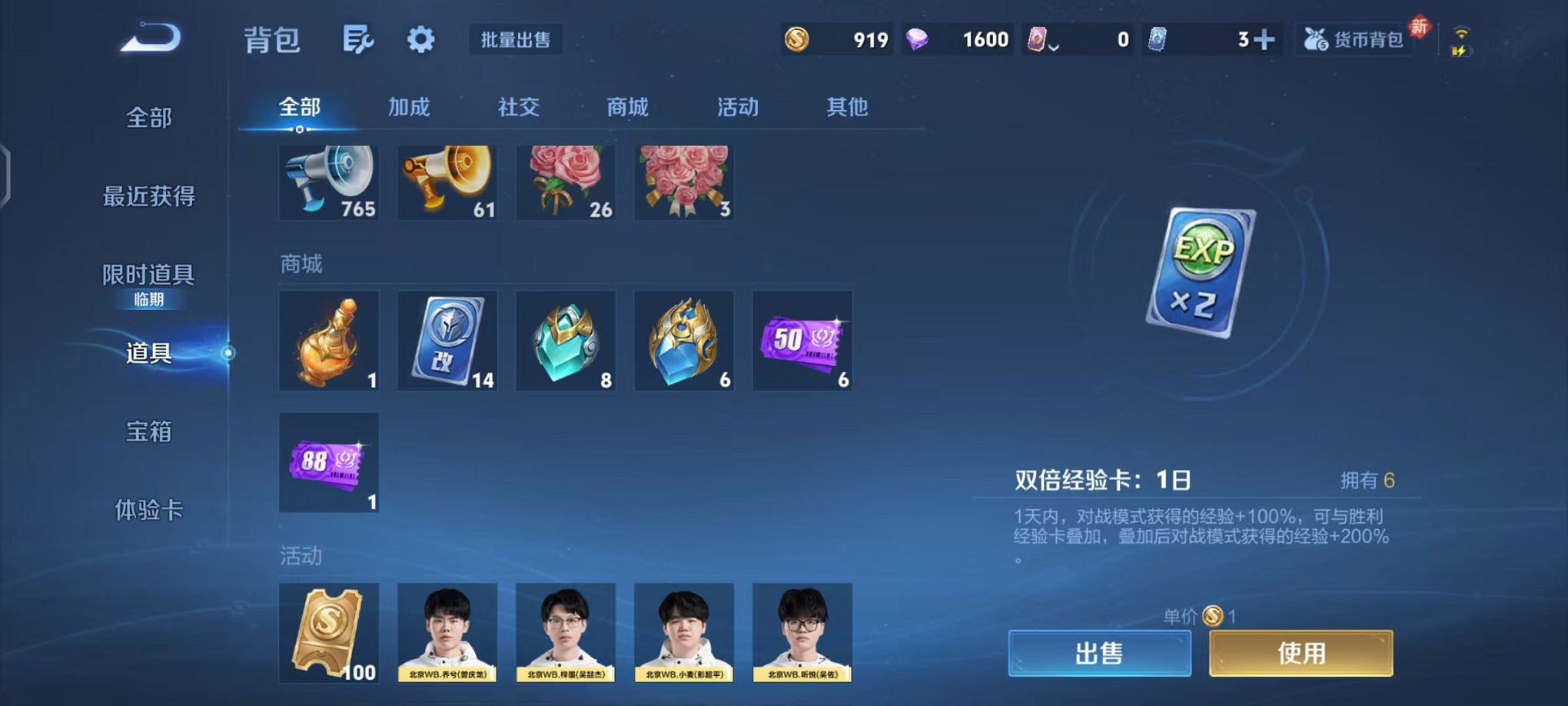Open the item management wrench icon beside 背包
This screenshot has width=1568, height=706.
coord(360,39)
